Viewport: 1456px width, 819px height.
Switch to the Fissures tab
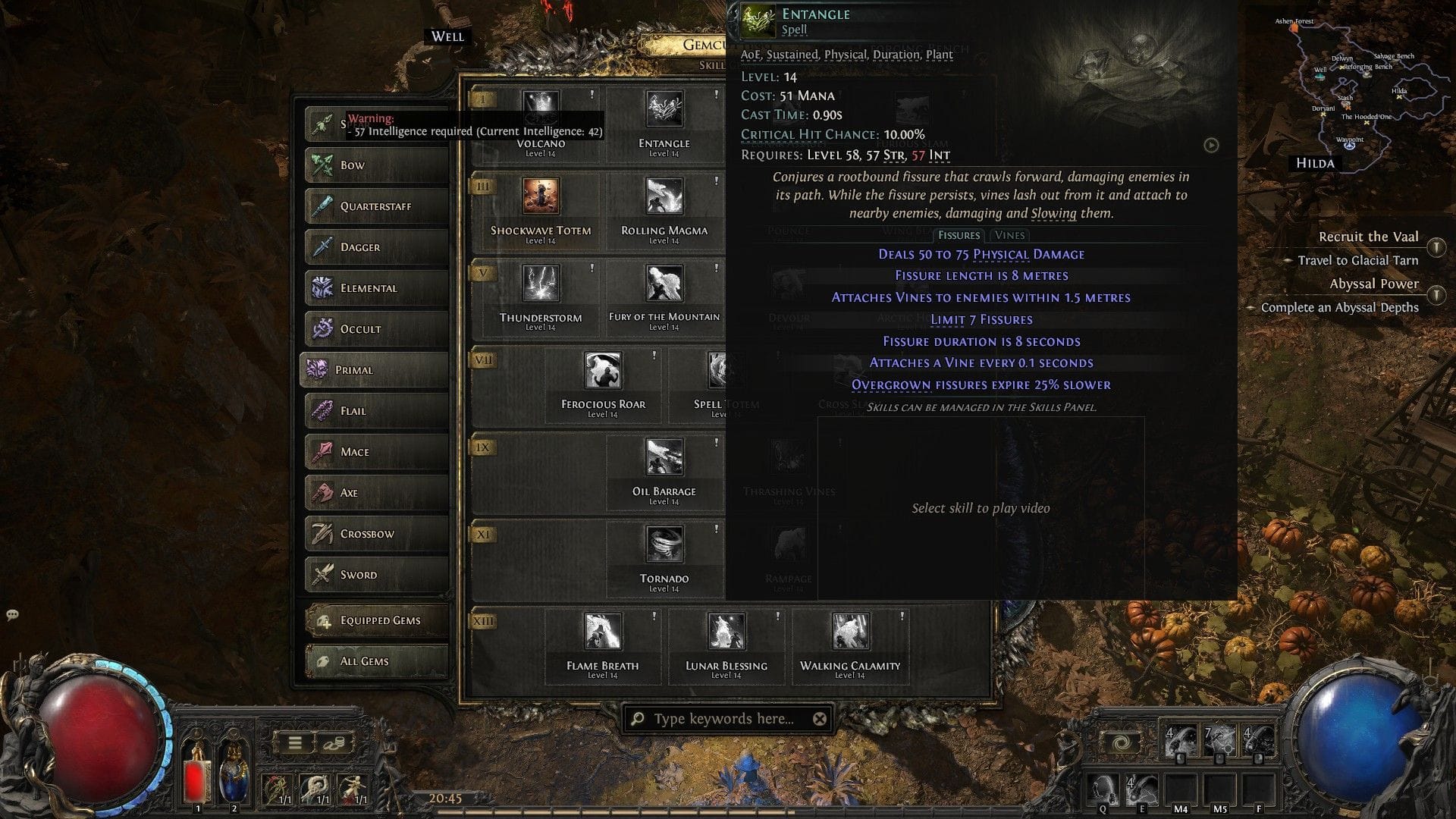959,235
